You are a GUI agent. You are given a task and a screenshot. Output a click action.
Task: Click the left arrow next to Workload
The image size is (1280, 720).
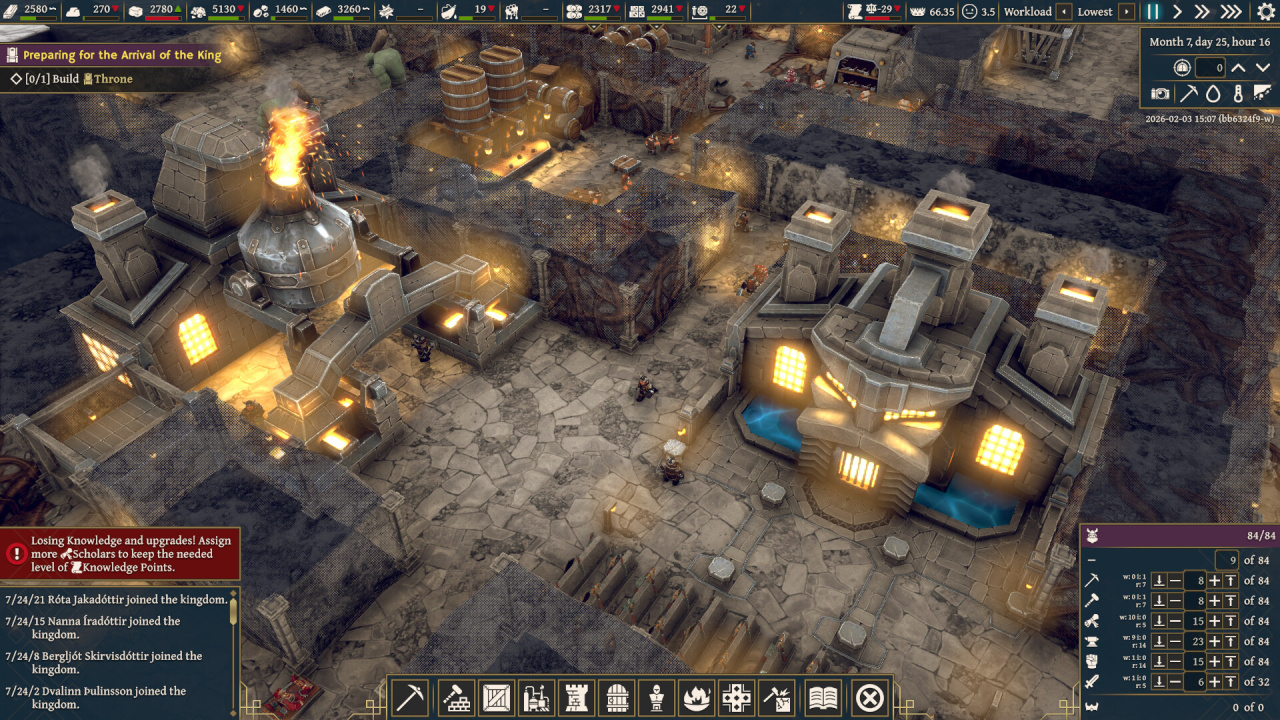pos(1065,12)
